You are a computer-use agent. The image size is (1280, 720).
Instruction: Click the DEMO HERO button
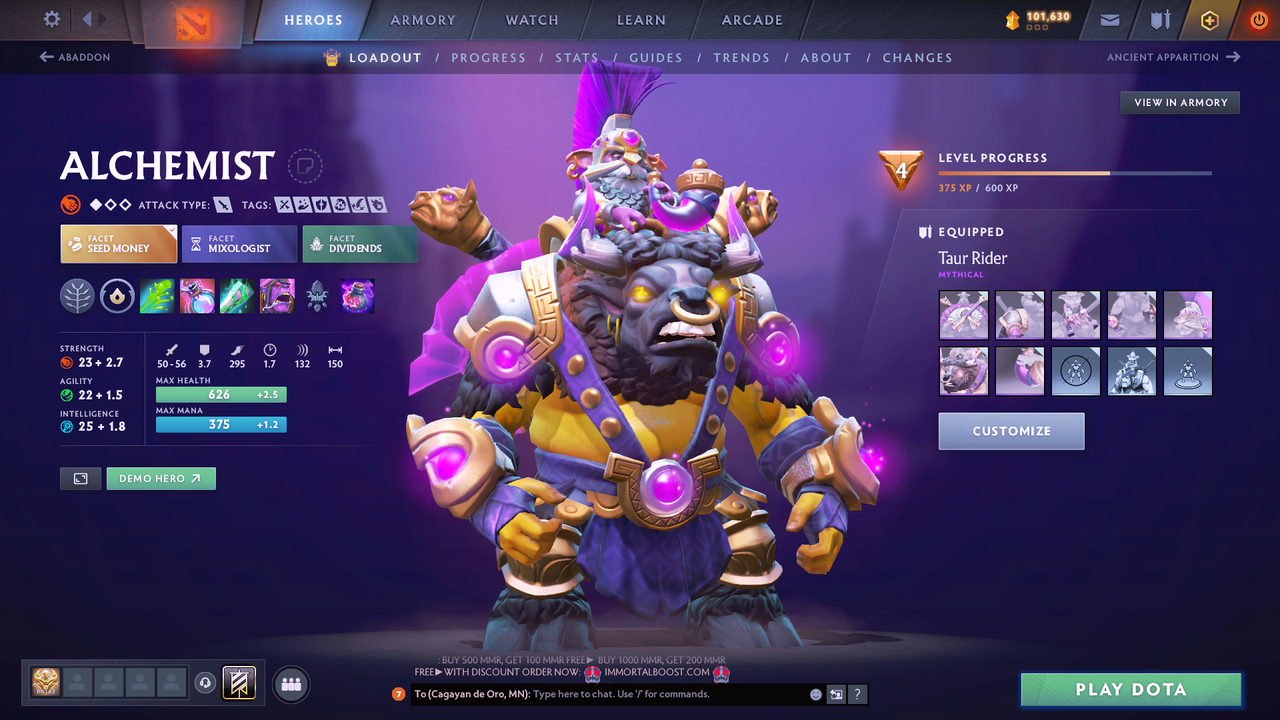click(x=161, y=478)
